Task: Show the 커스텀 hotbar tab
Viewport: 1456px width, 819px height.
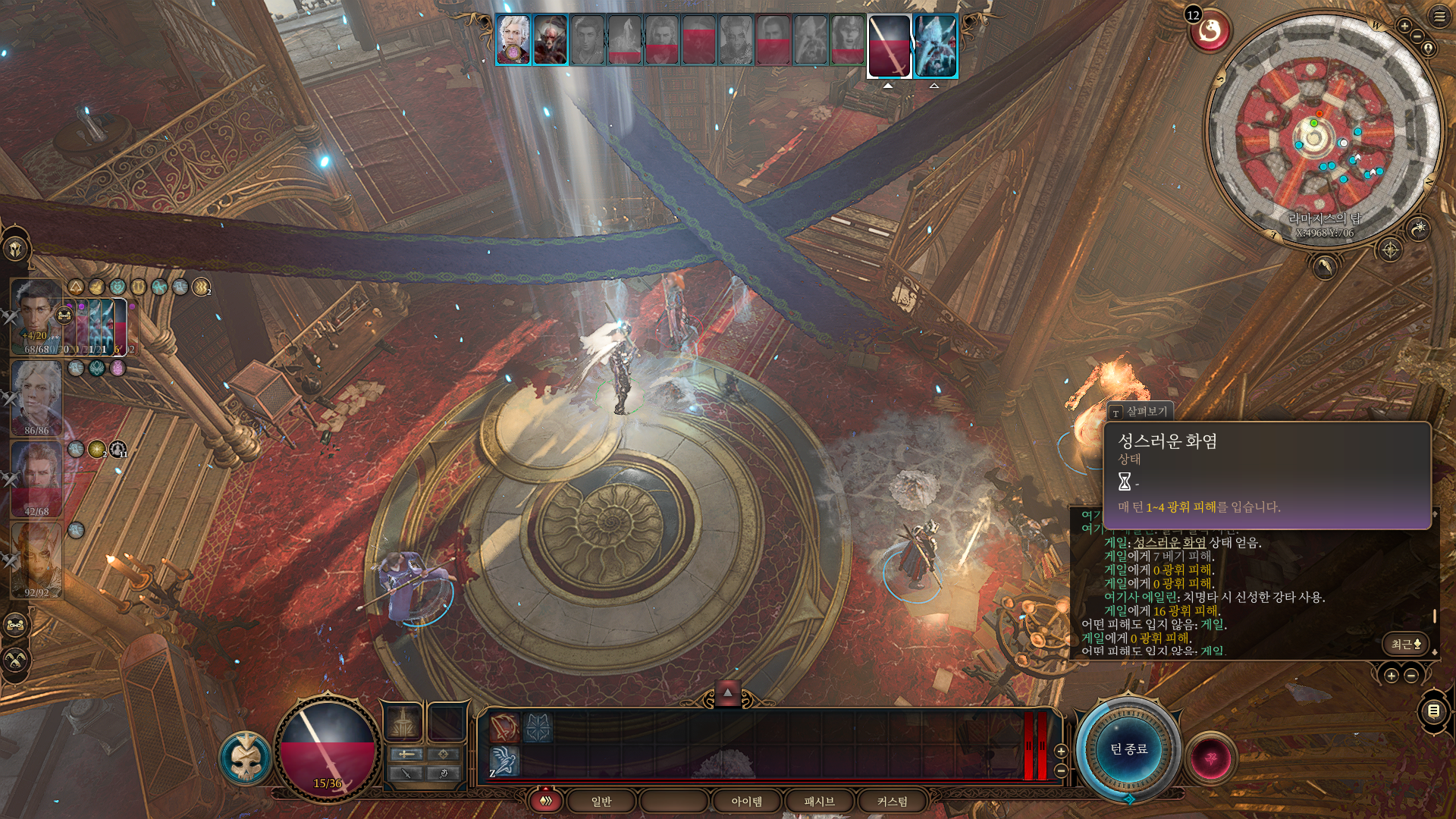Action: [892, 801]
